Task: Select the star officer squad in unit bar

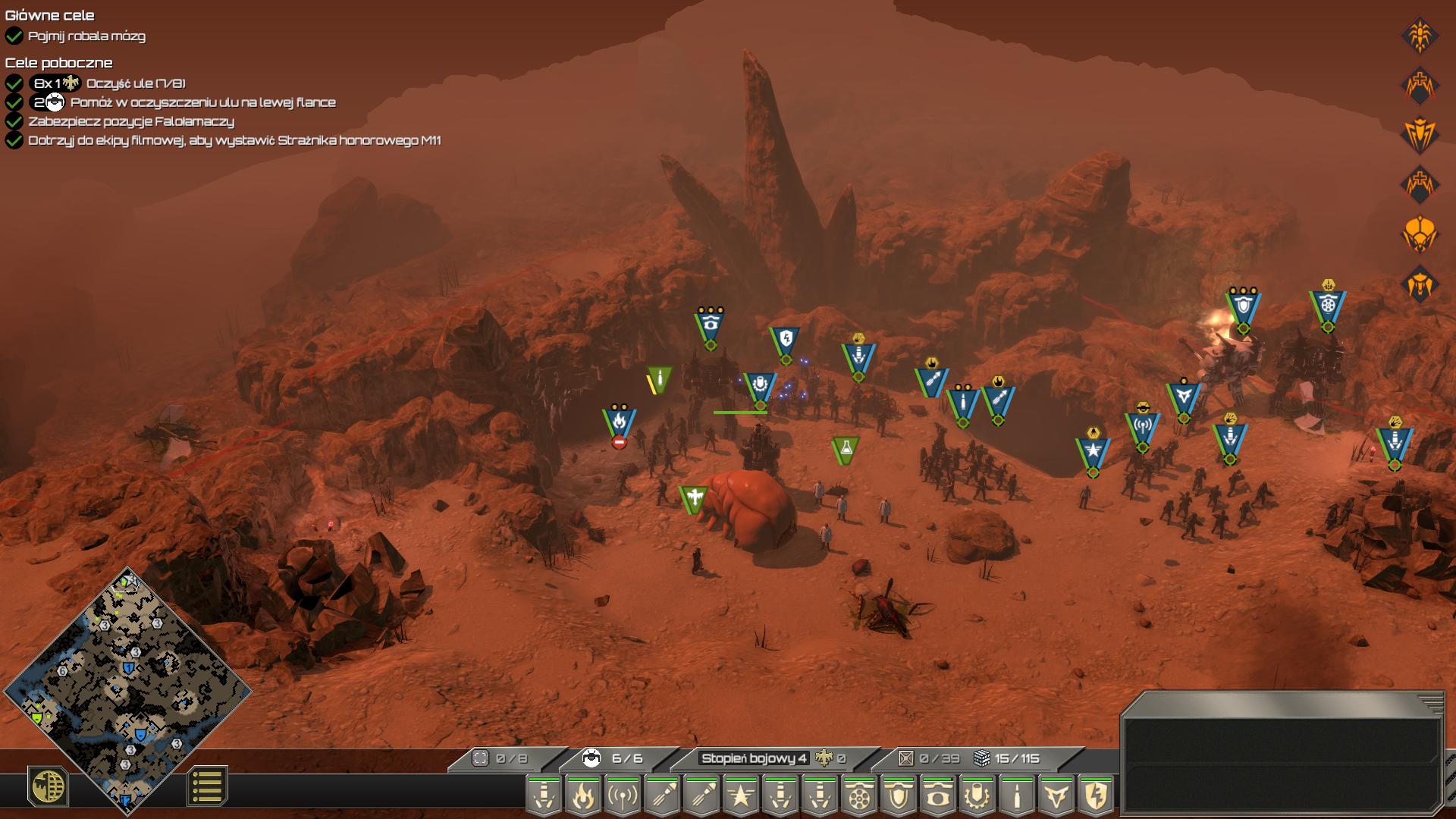Action: tap(741, 796)
